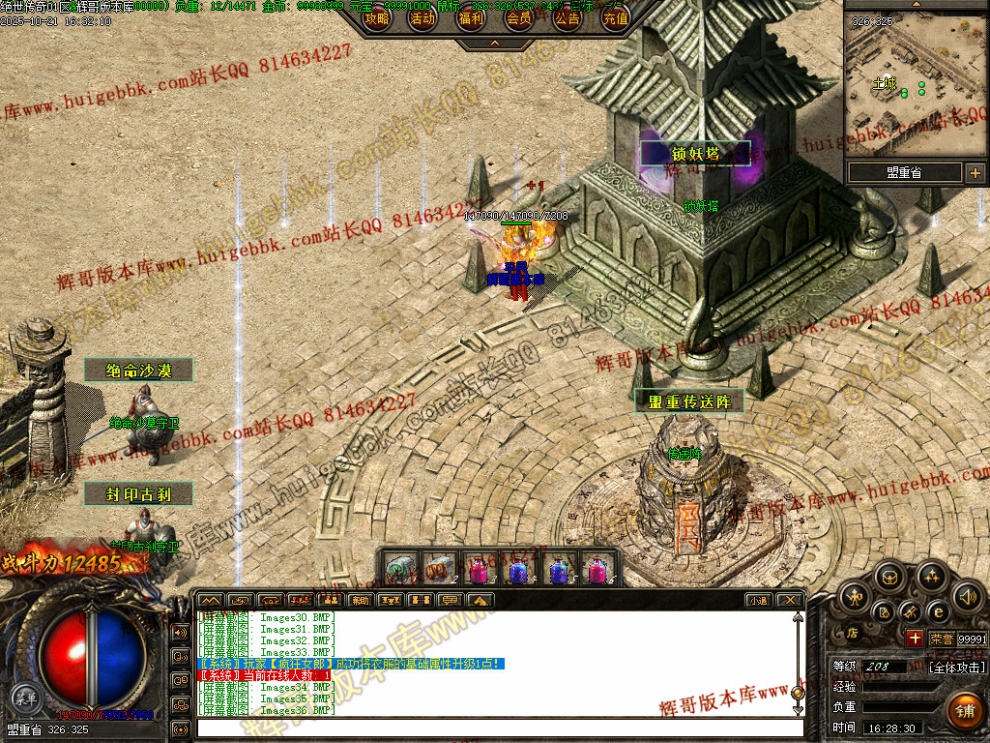The width and height of the screenshot is (990, 743).
Task: Open the 攻略 guide menu
Action: pos(377,18)
